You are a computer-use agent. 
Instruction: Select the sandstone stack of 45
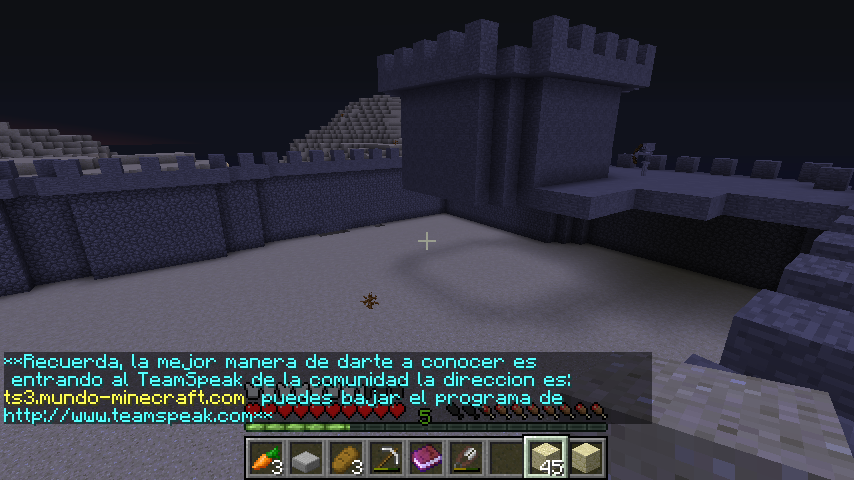[x=547, y=458]
